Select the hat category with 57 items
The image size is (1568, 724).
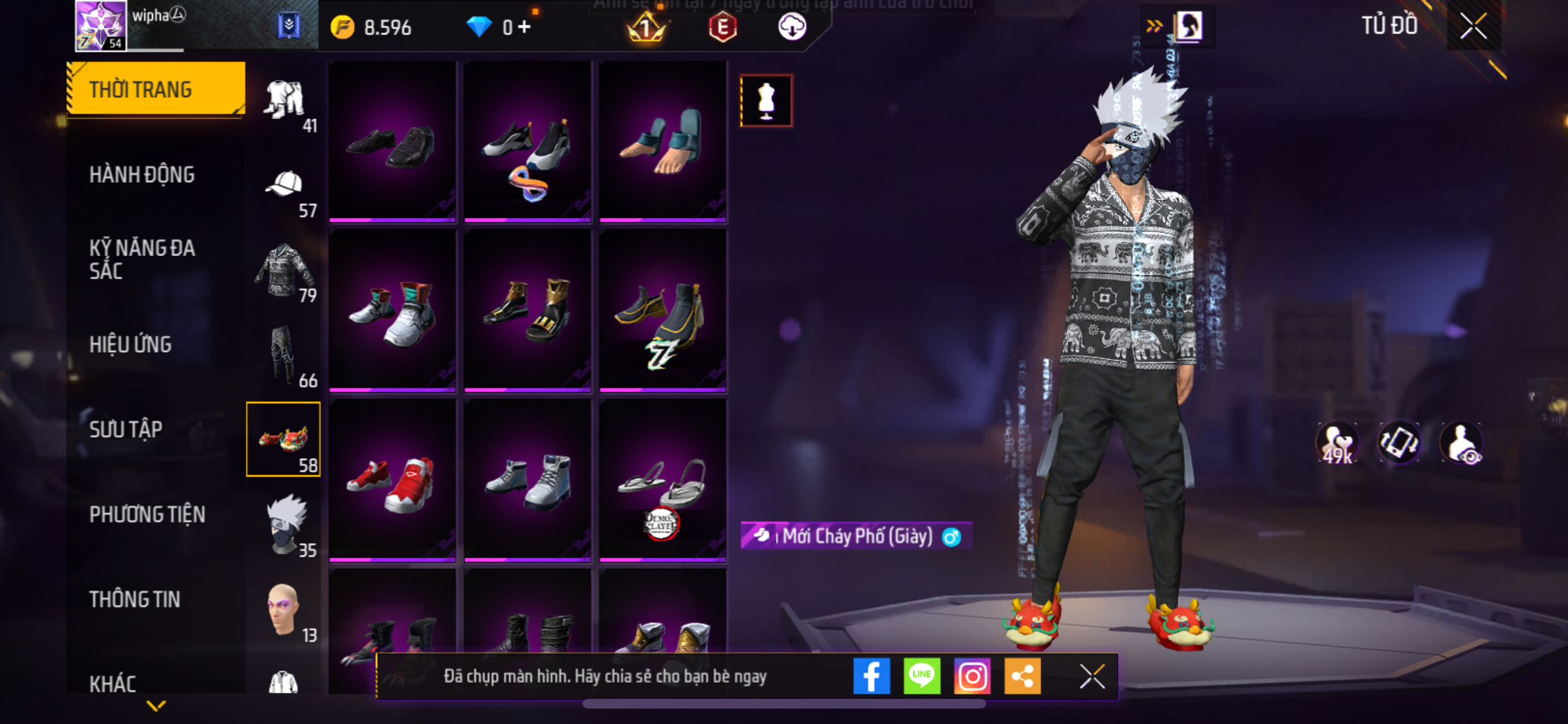click(x=285, y=190)
